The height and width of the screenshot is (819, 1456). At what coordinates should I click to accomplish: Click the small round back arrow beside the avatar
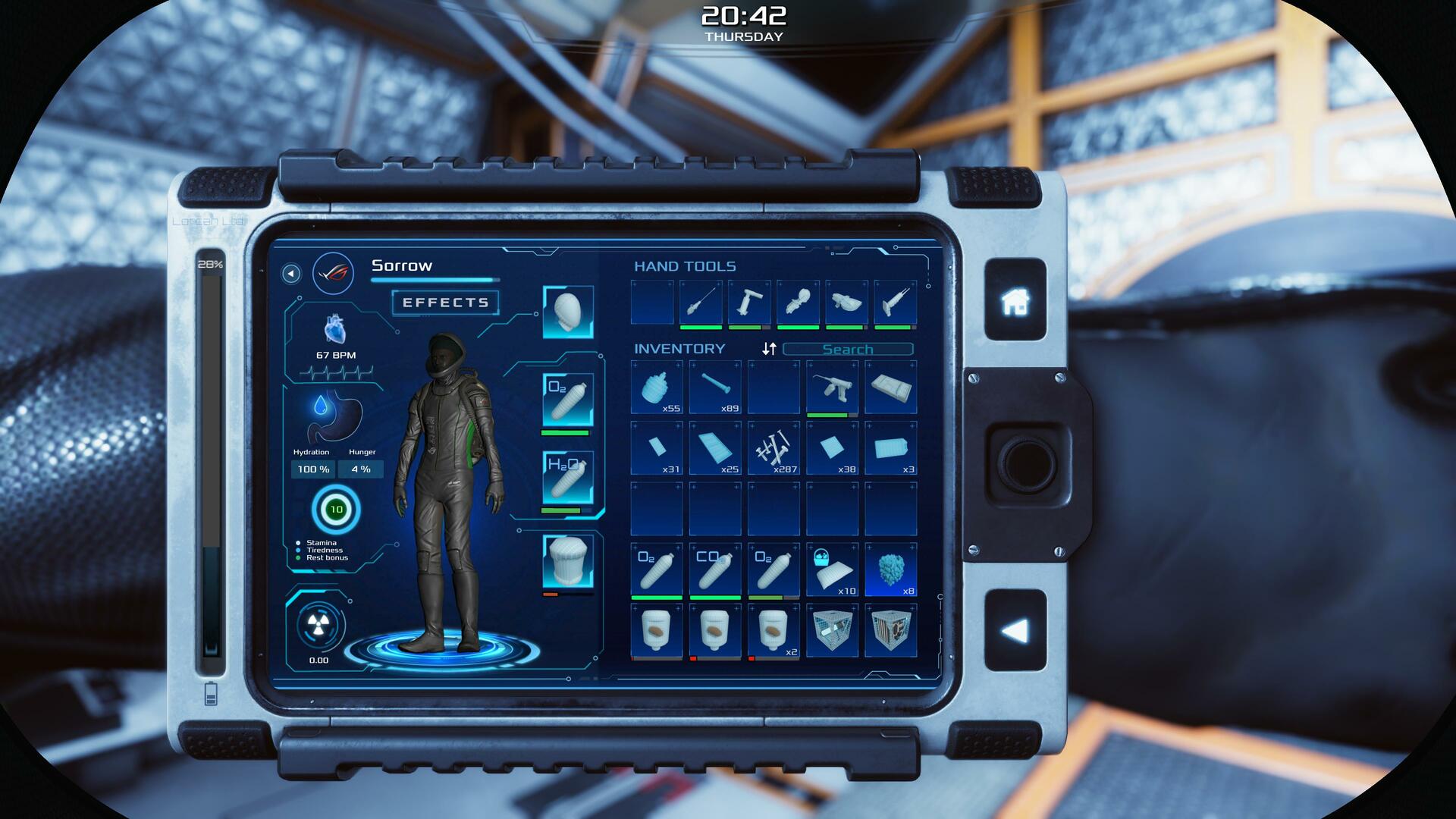(x=291, y=273)
